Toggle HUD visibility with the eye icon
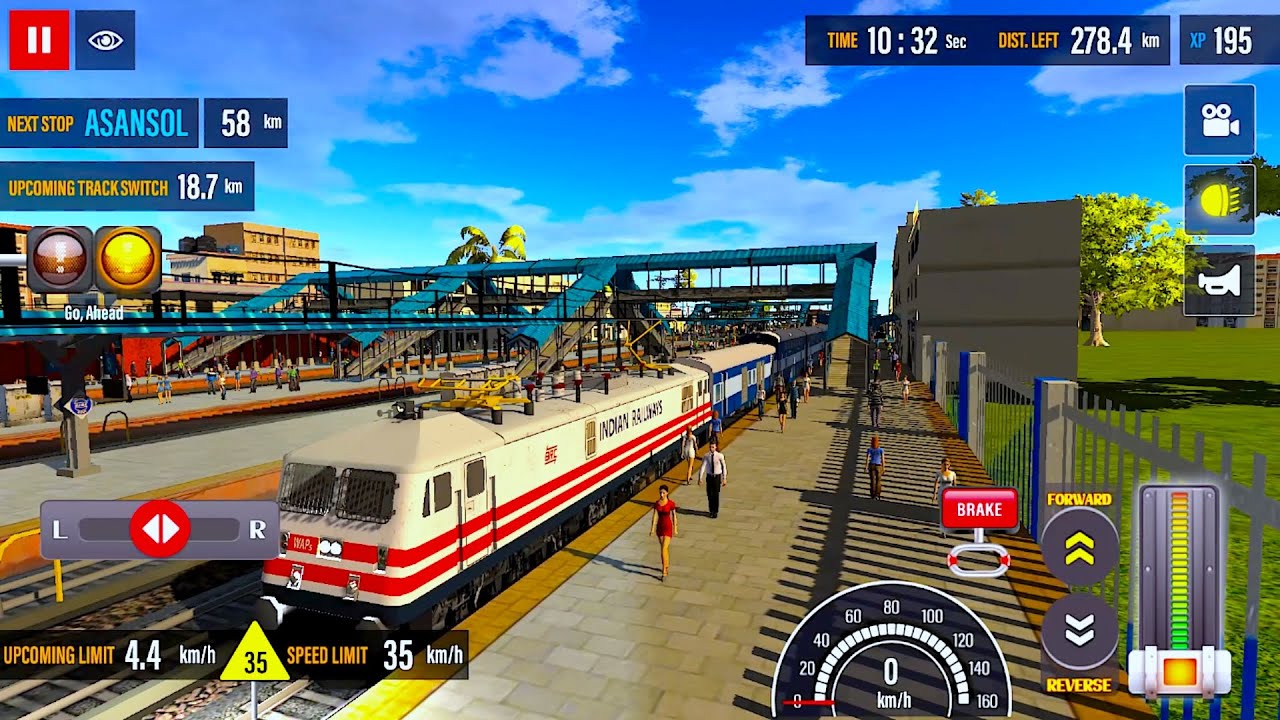The width and height of the screenshot is (1280, 720). 105,40
